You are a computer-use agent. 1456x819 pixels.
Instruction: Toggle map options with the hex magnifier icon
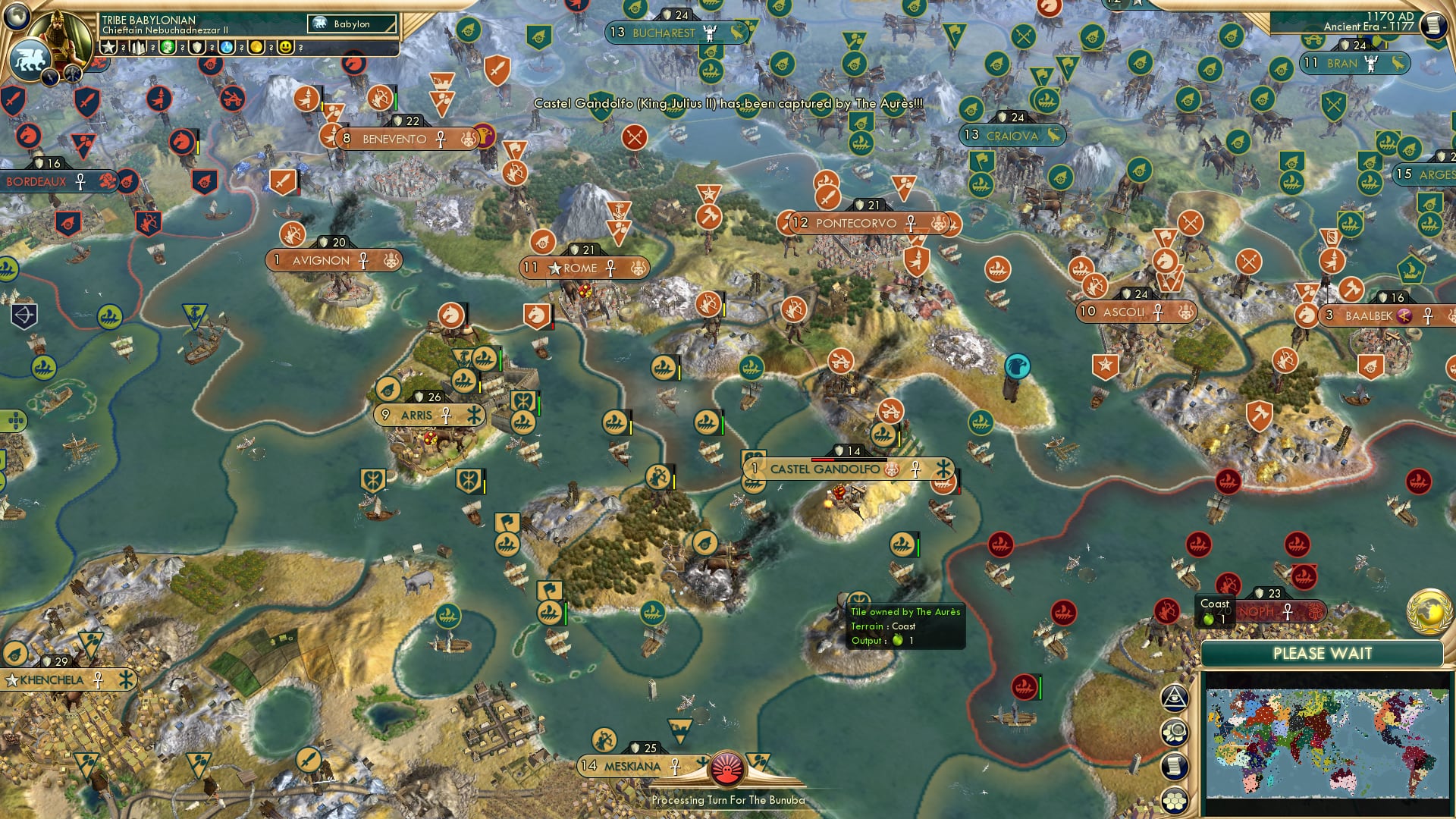(1175, 733)
